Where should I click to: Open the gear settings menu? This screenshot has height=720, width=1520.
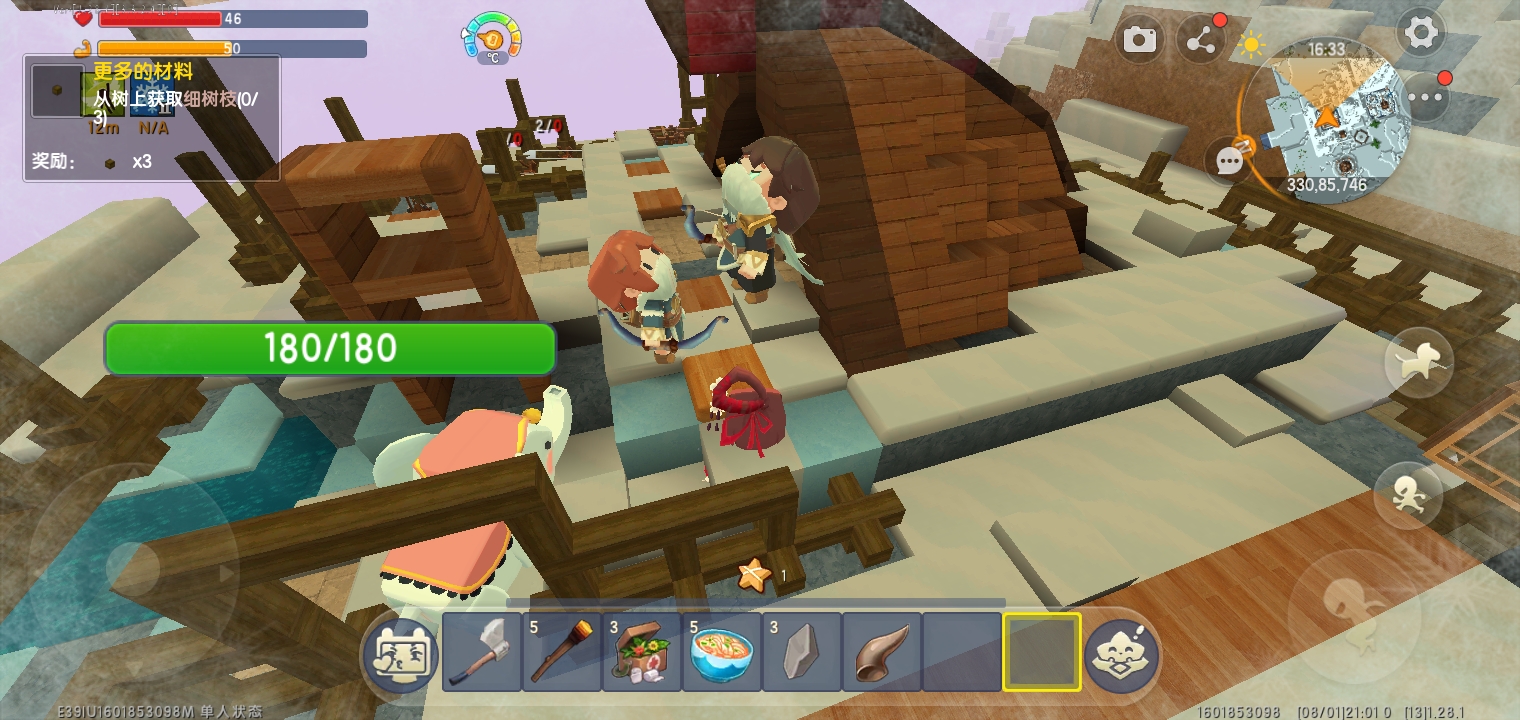click(1420, 34)
